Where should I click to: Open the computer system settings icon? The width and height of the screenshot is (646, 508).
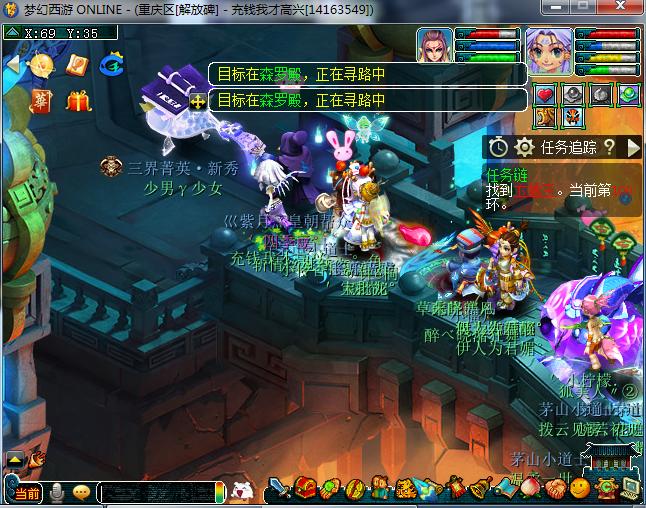(x=629, y=489)
